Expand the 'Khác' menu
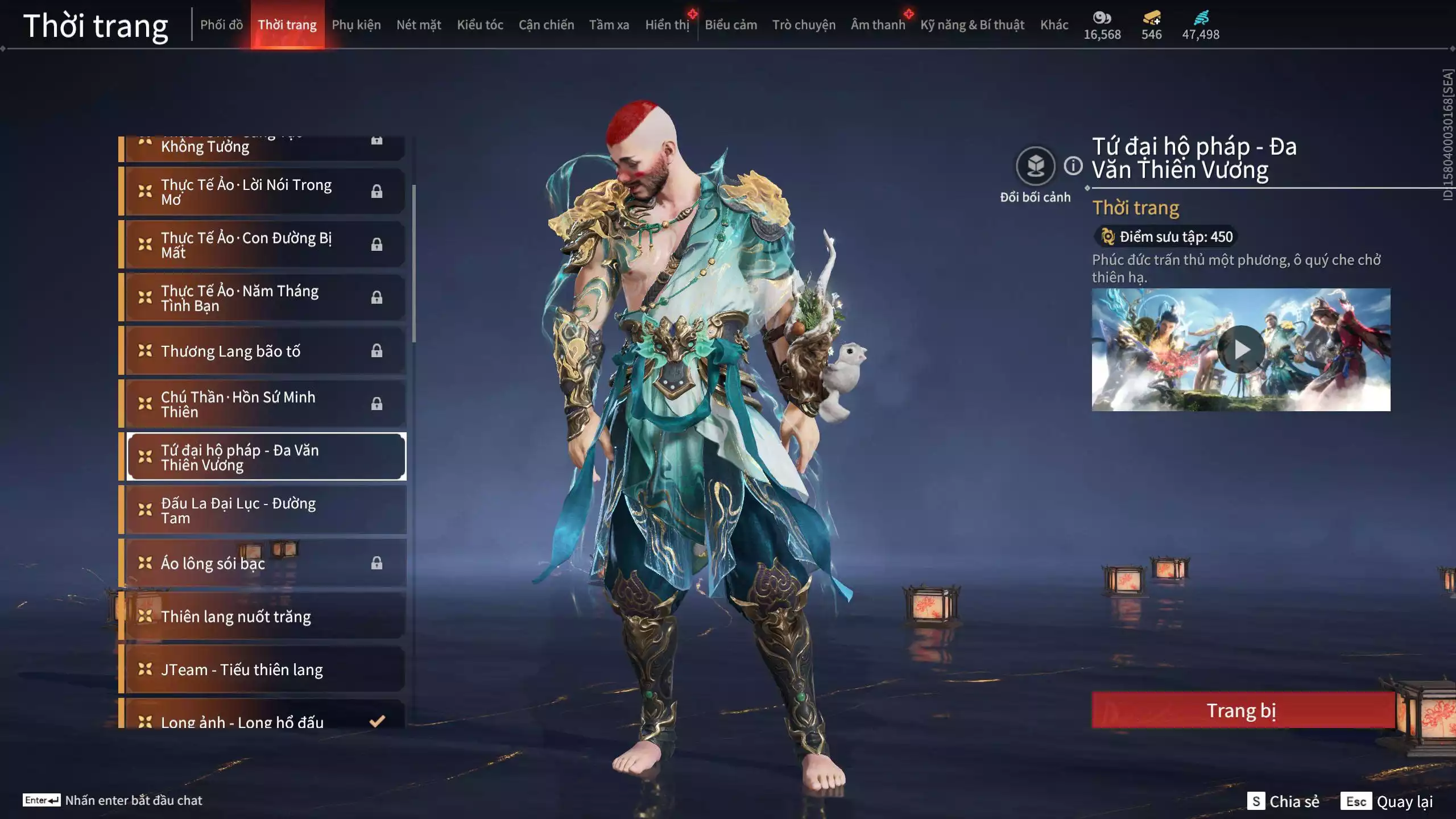This screenshot has width=1456, height=819. click(x=1054, y=24)
